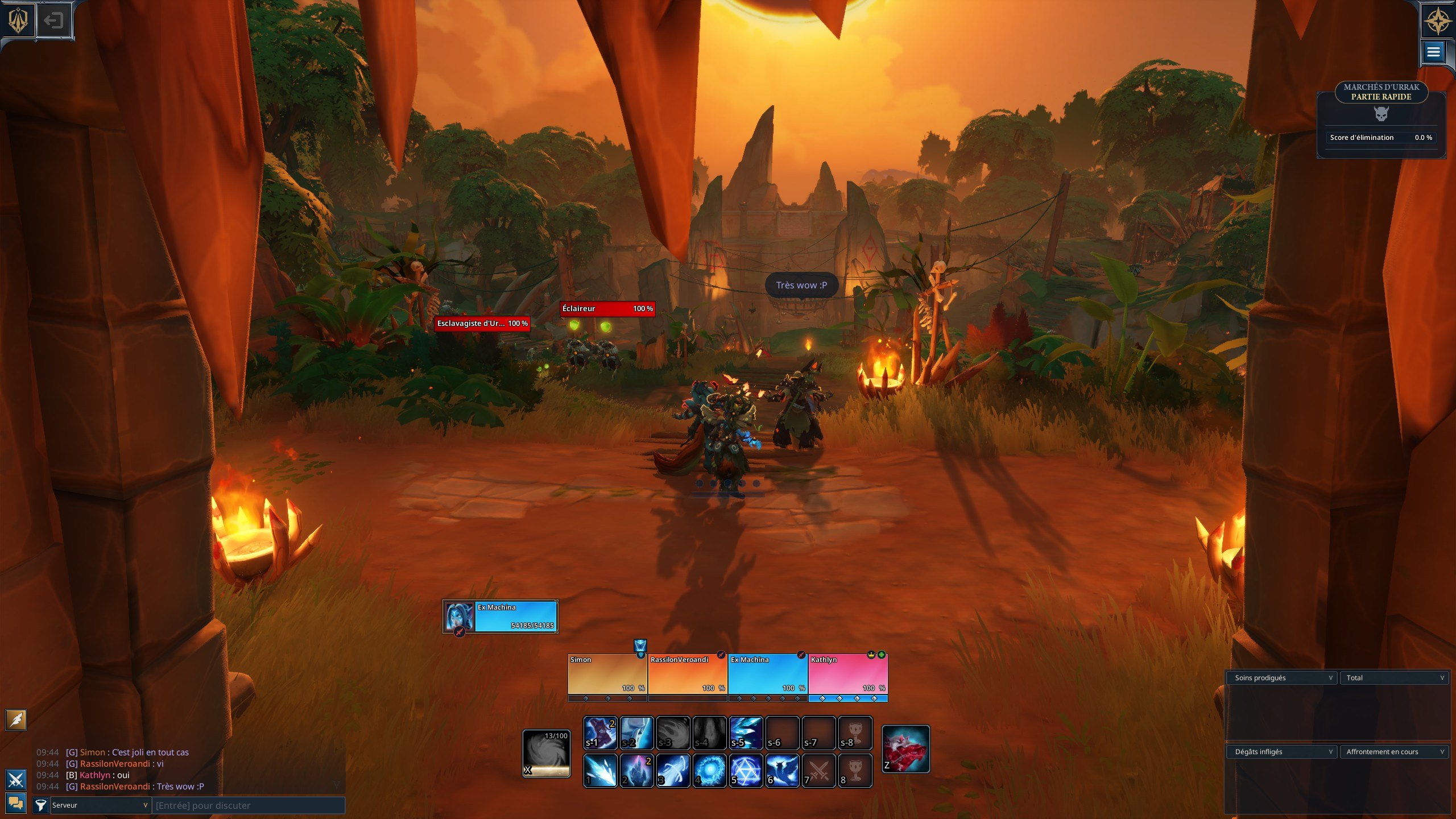Screen dimensions: 1456x819
Task: Click the exit arrow button
Action: pos(54,21)
